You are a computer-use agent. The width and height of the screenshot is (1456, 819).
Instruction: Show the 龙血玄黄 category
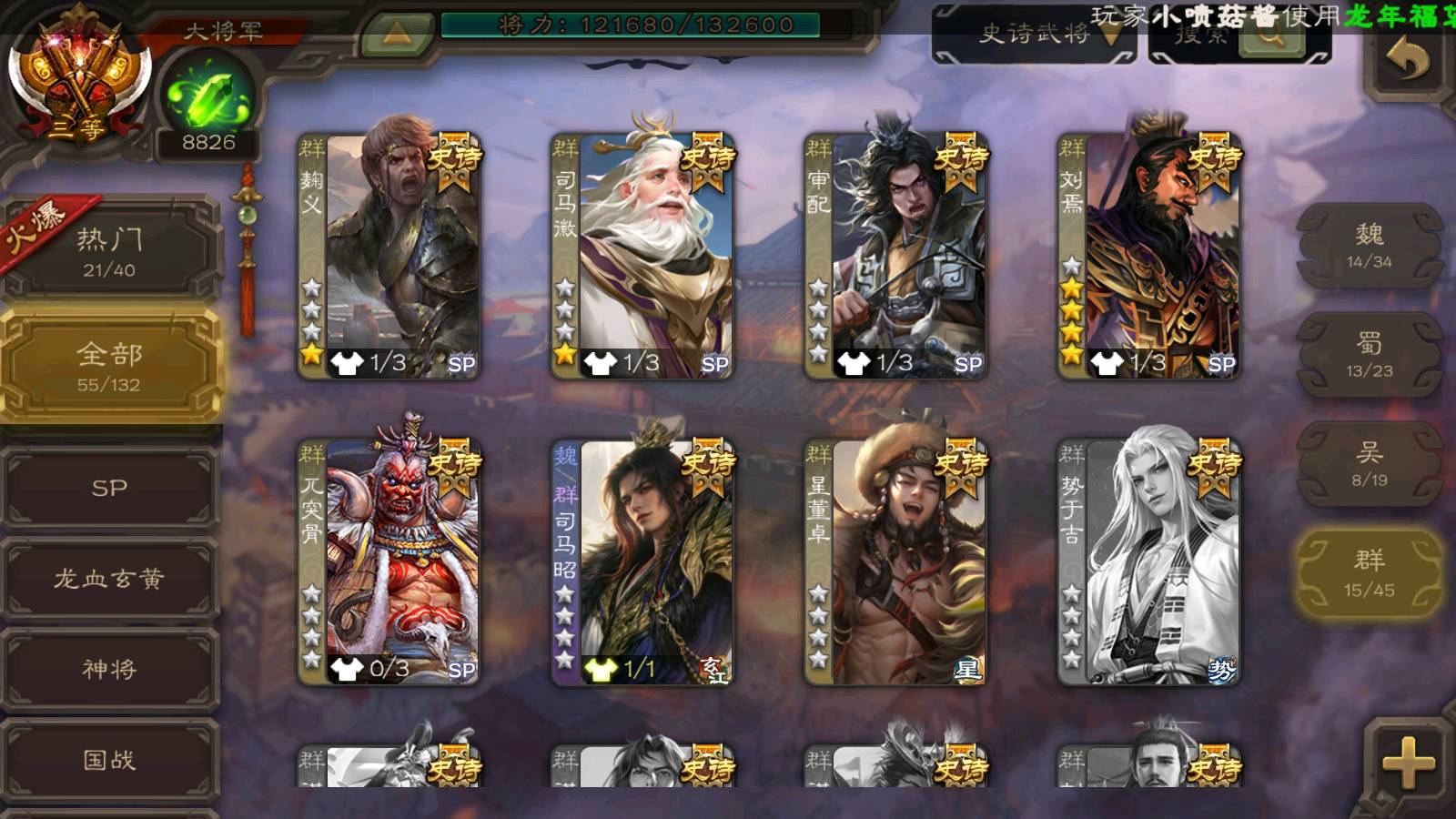109,579
